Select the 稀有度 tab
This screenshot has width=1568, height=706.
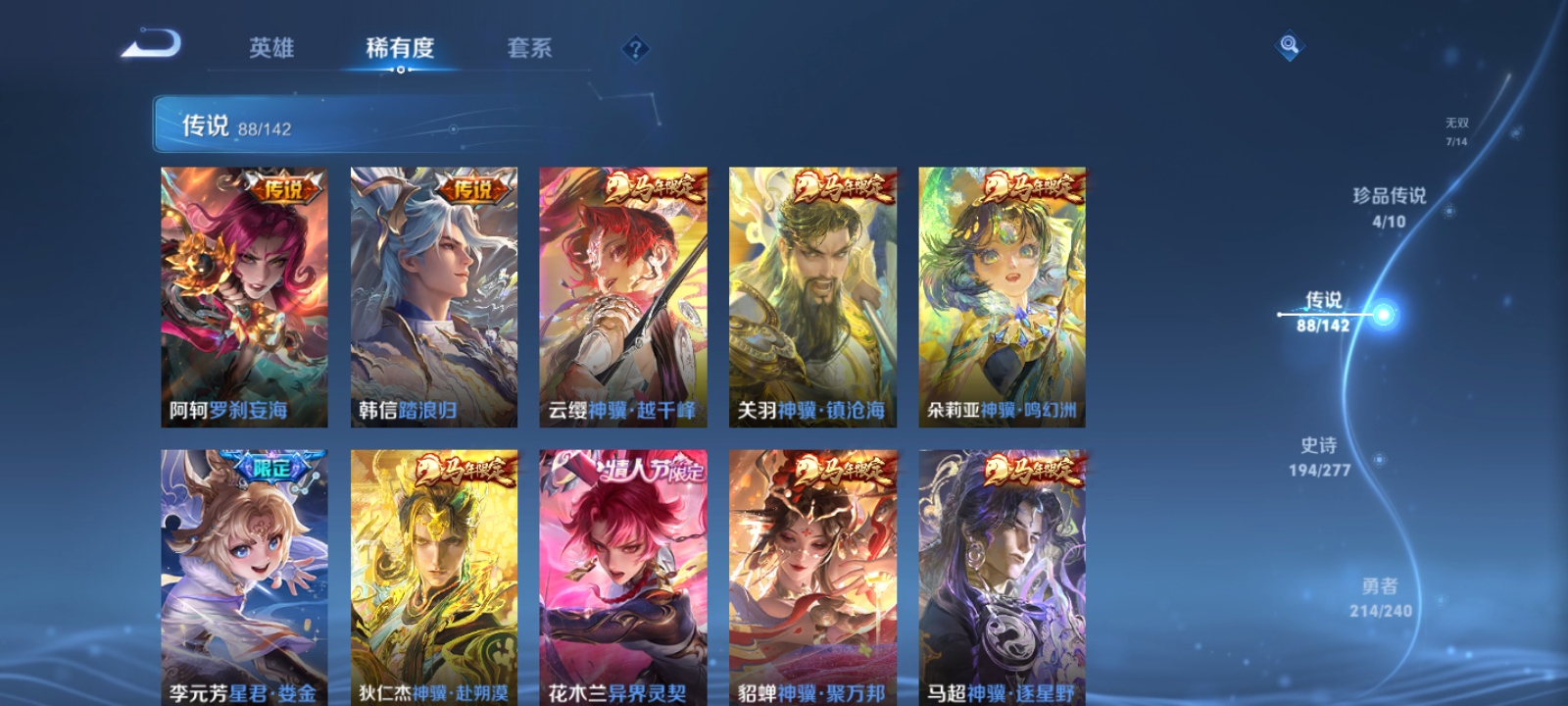(401, 48)
